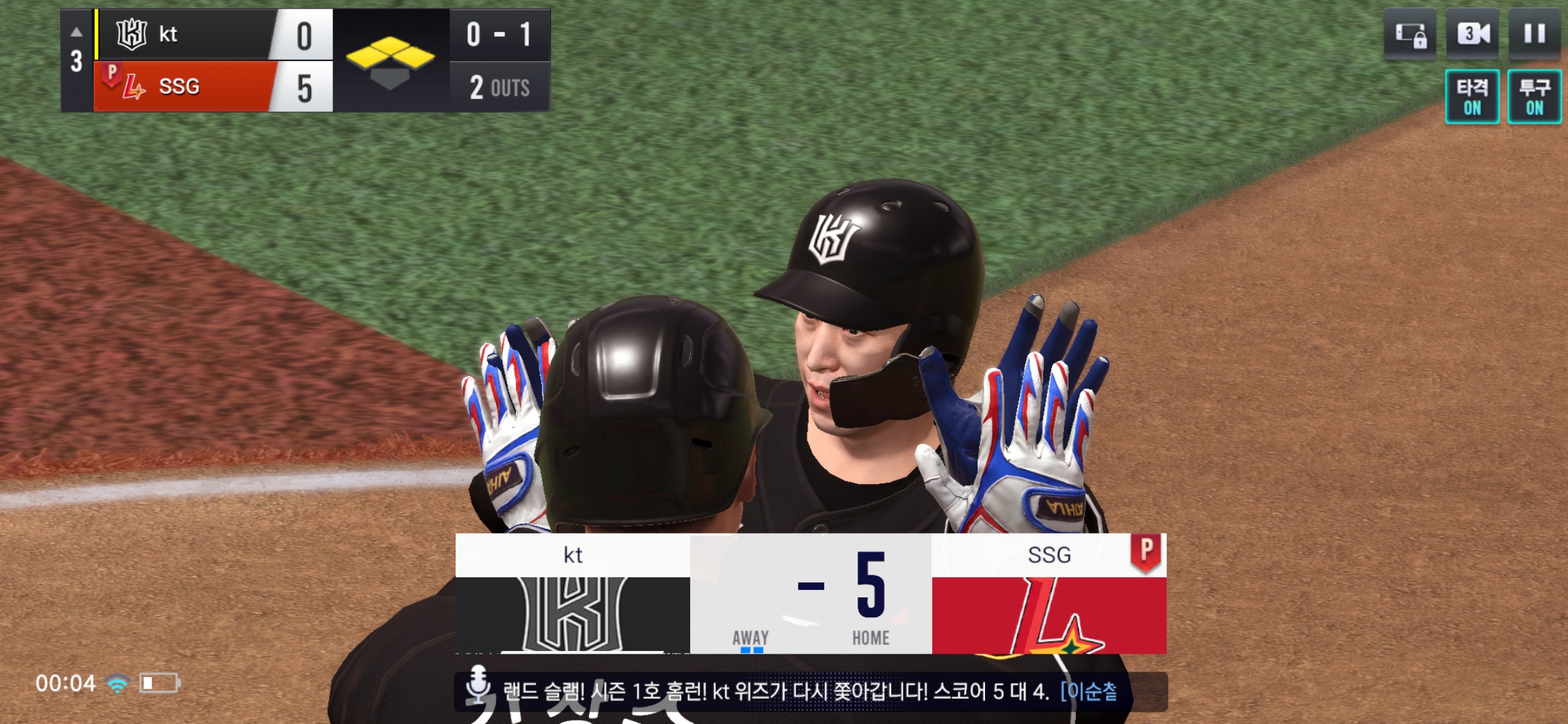
Task: Pause the game with the pause button
Action: click(1534, 34)
